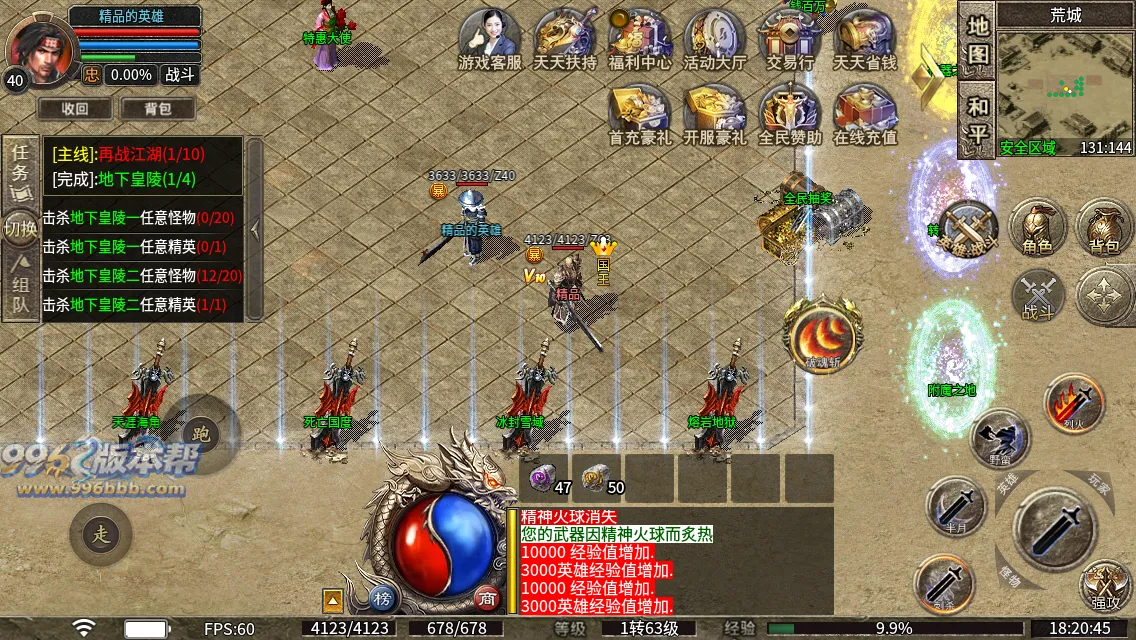1136x640 pixels.
Task: Toggle the 和平 peace attack mode
Action: tap(977, 118)
